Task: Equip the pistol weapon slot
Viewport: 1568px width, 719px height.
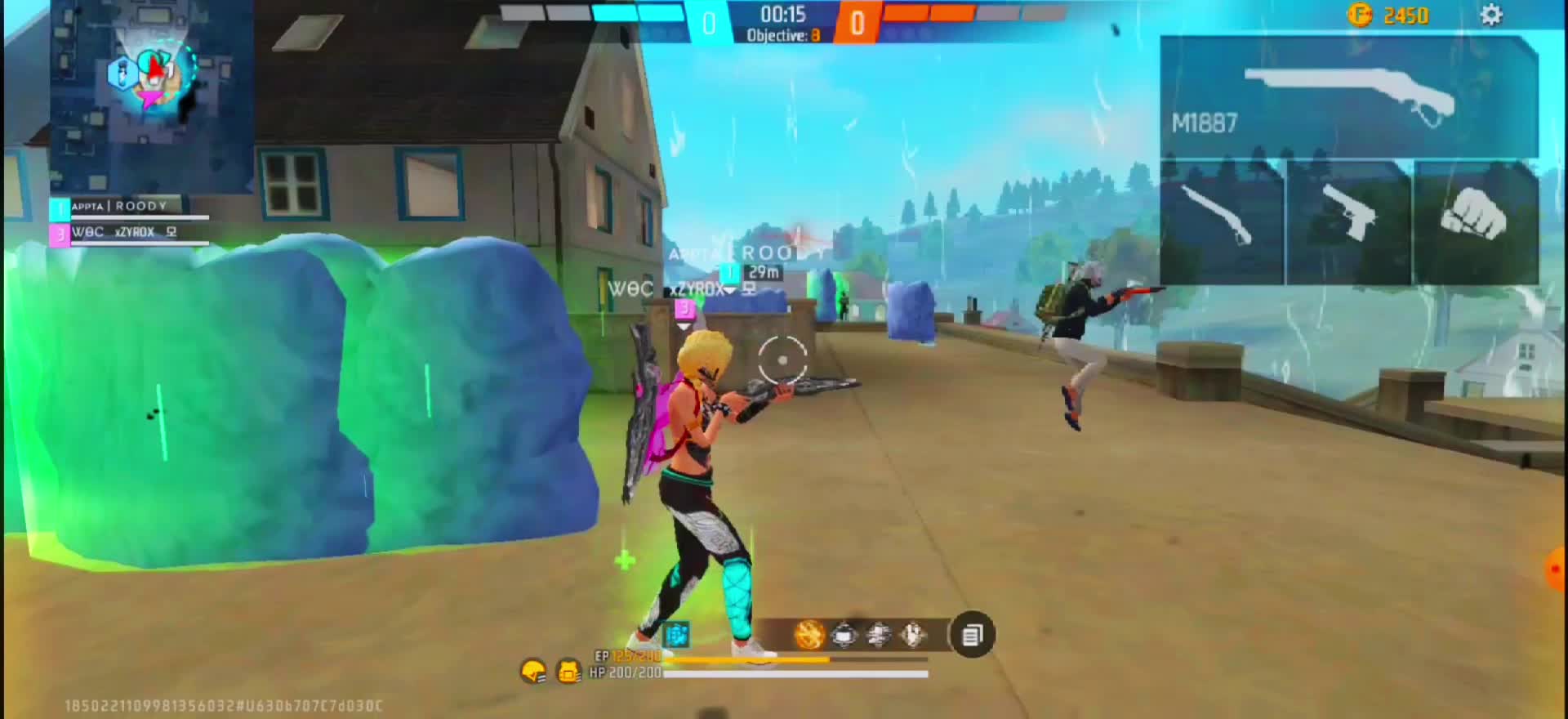Action: 1349,222
